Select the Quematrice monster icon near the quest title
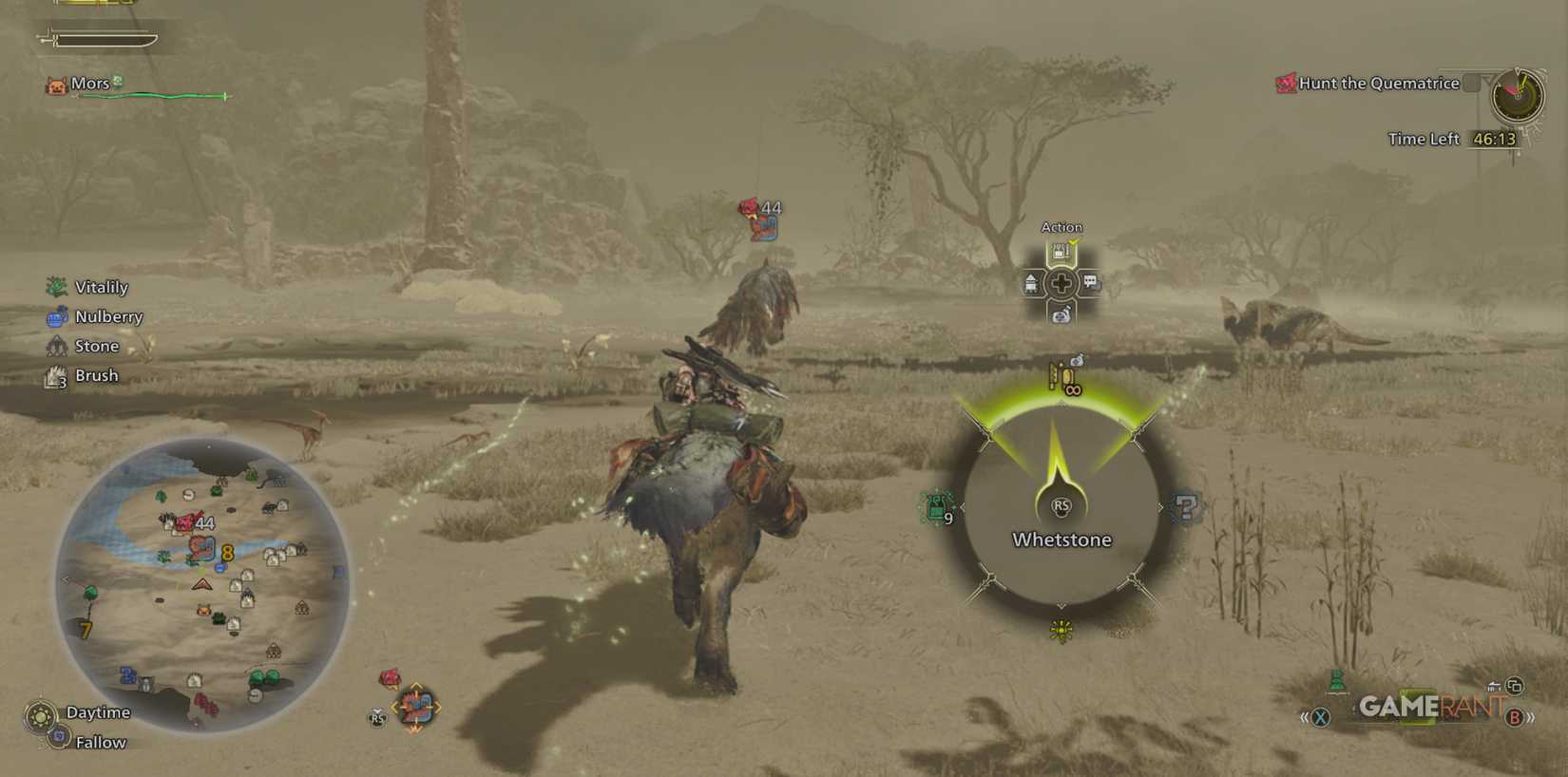Screen dimensions: 1568x777 pyautogui.click(x=1285, y=84)
